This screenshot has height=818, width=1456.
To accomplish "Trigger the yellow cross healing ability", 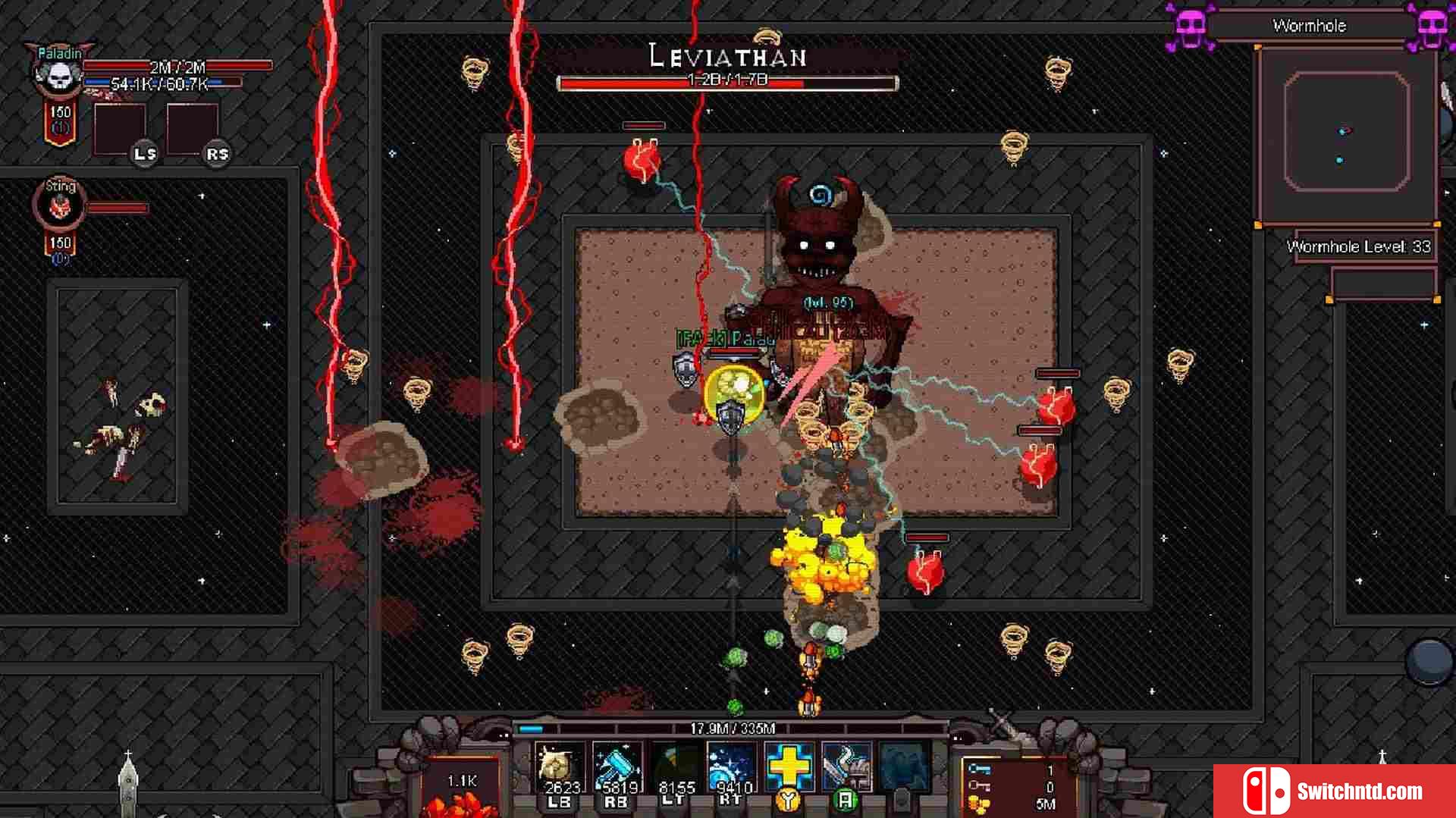I will point(789,766).
